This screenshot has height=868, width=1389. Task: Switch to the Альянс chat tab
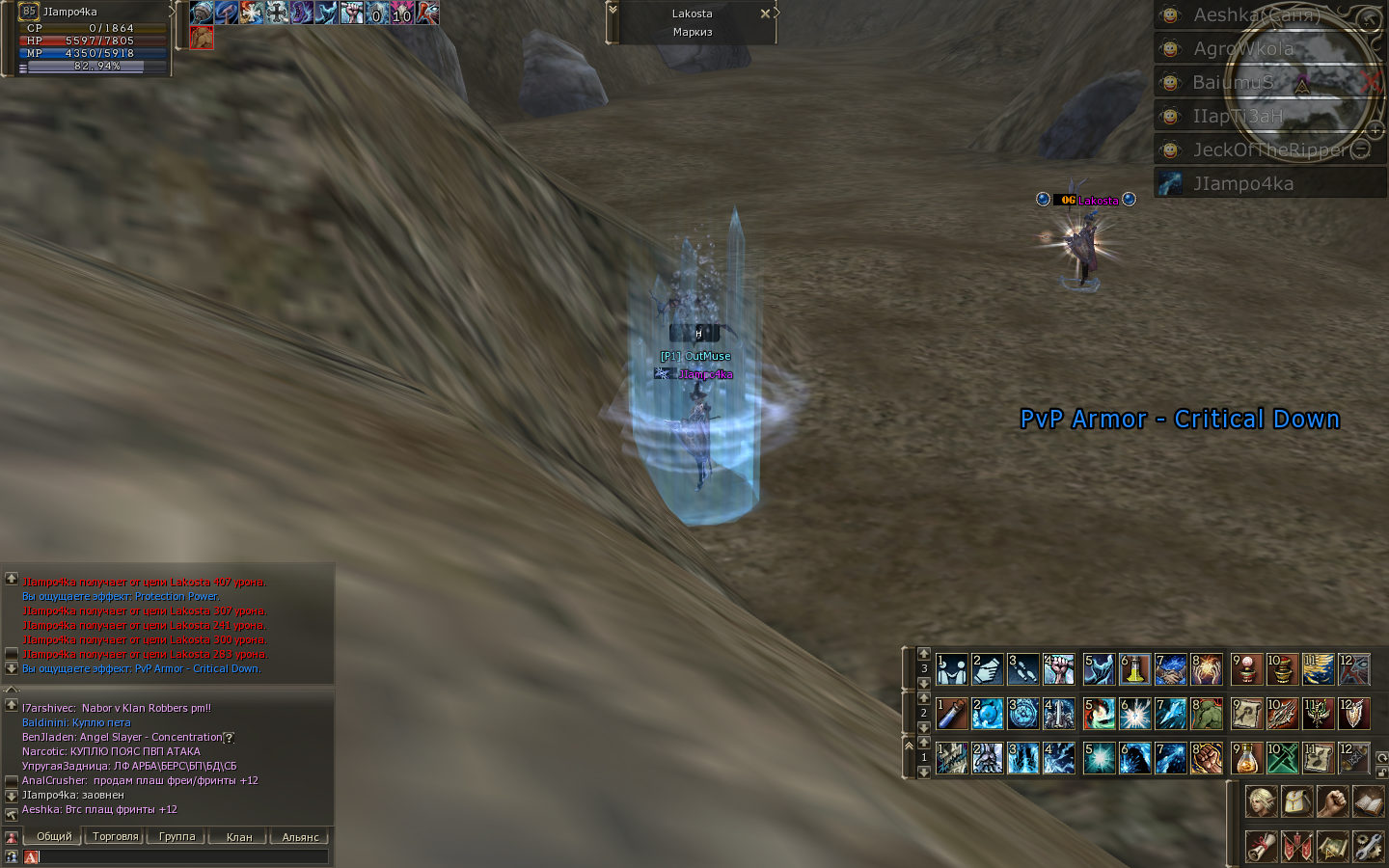(299, 836)
